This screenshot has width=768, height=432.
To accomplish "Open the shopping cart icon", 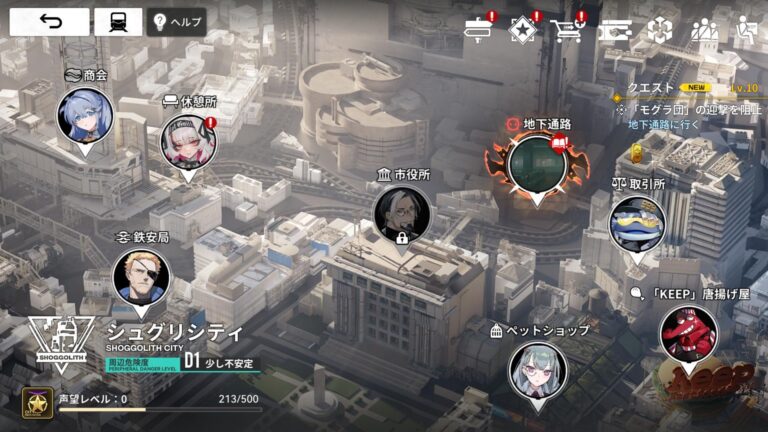I will point(566,30).
